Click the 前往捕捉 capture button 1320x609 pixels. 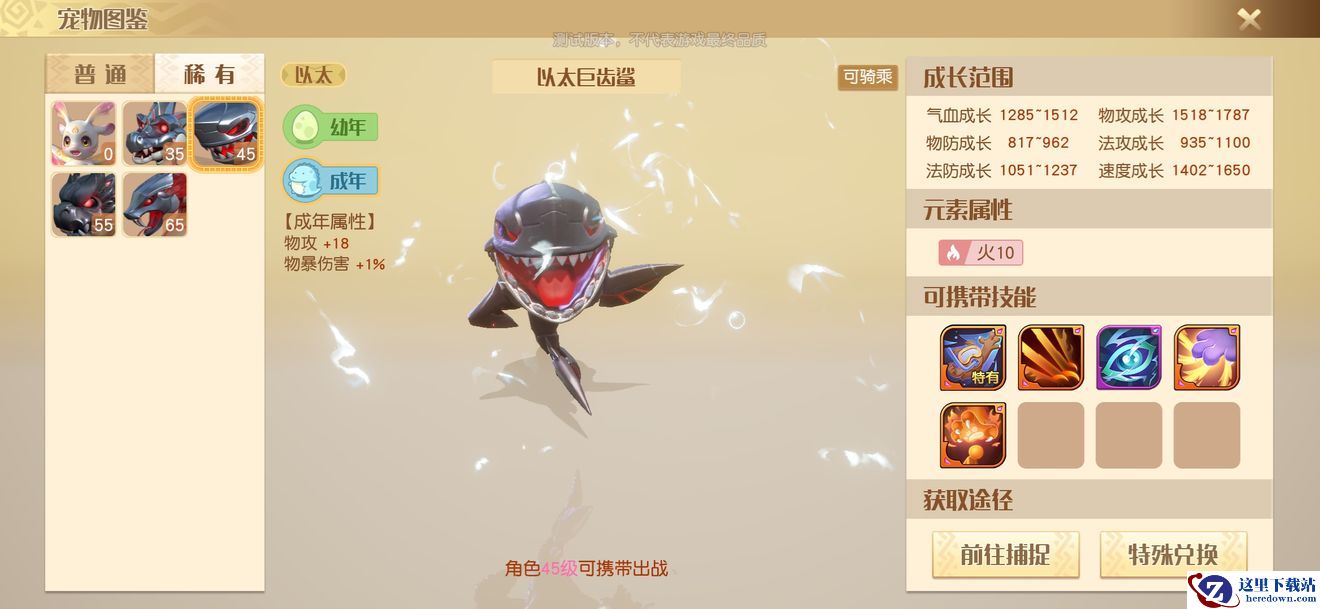tap(1005, 554)
